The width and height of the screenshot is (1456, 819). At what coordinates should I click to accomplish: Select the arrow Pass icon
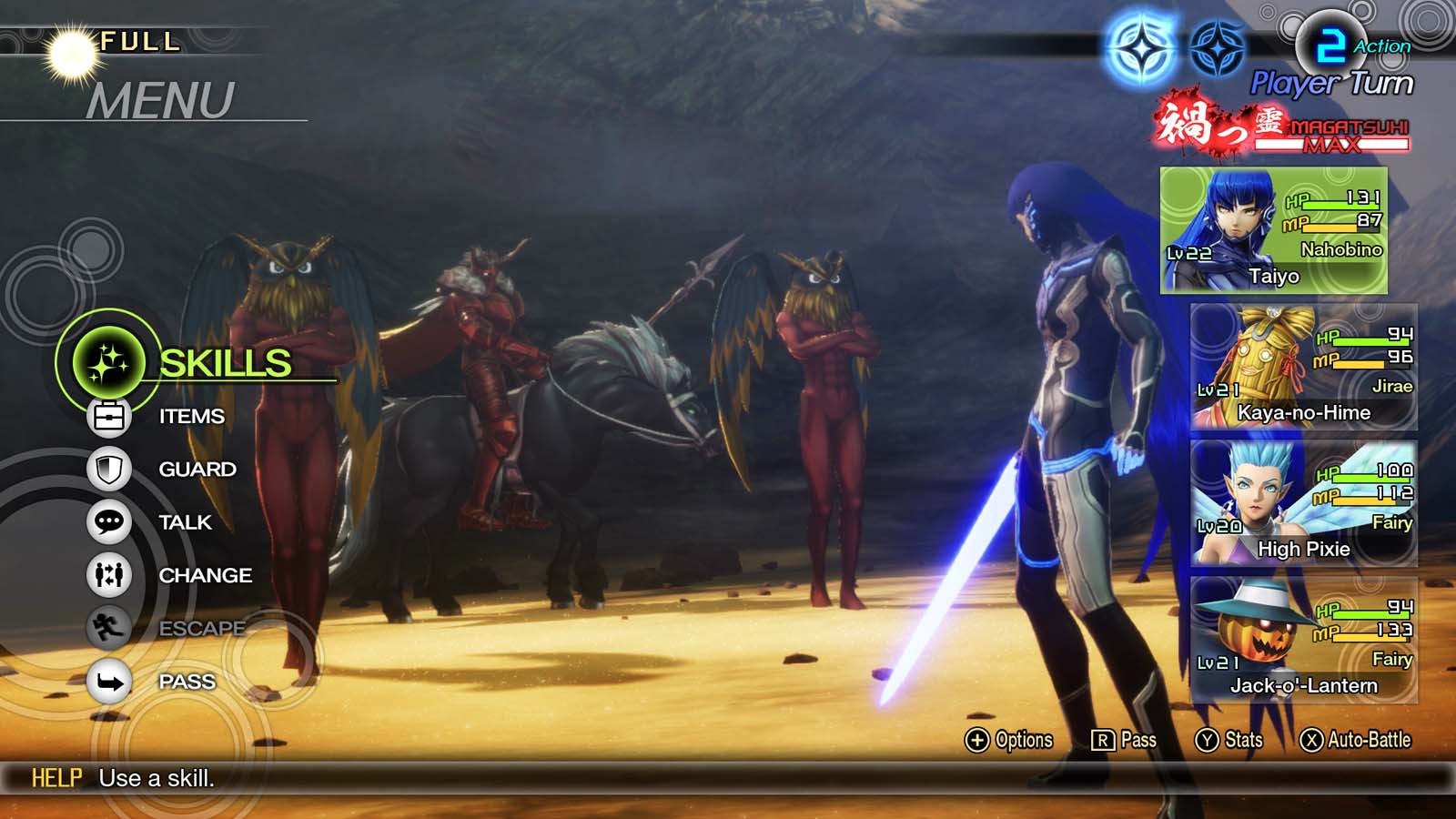click(x=109, y=680)
